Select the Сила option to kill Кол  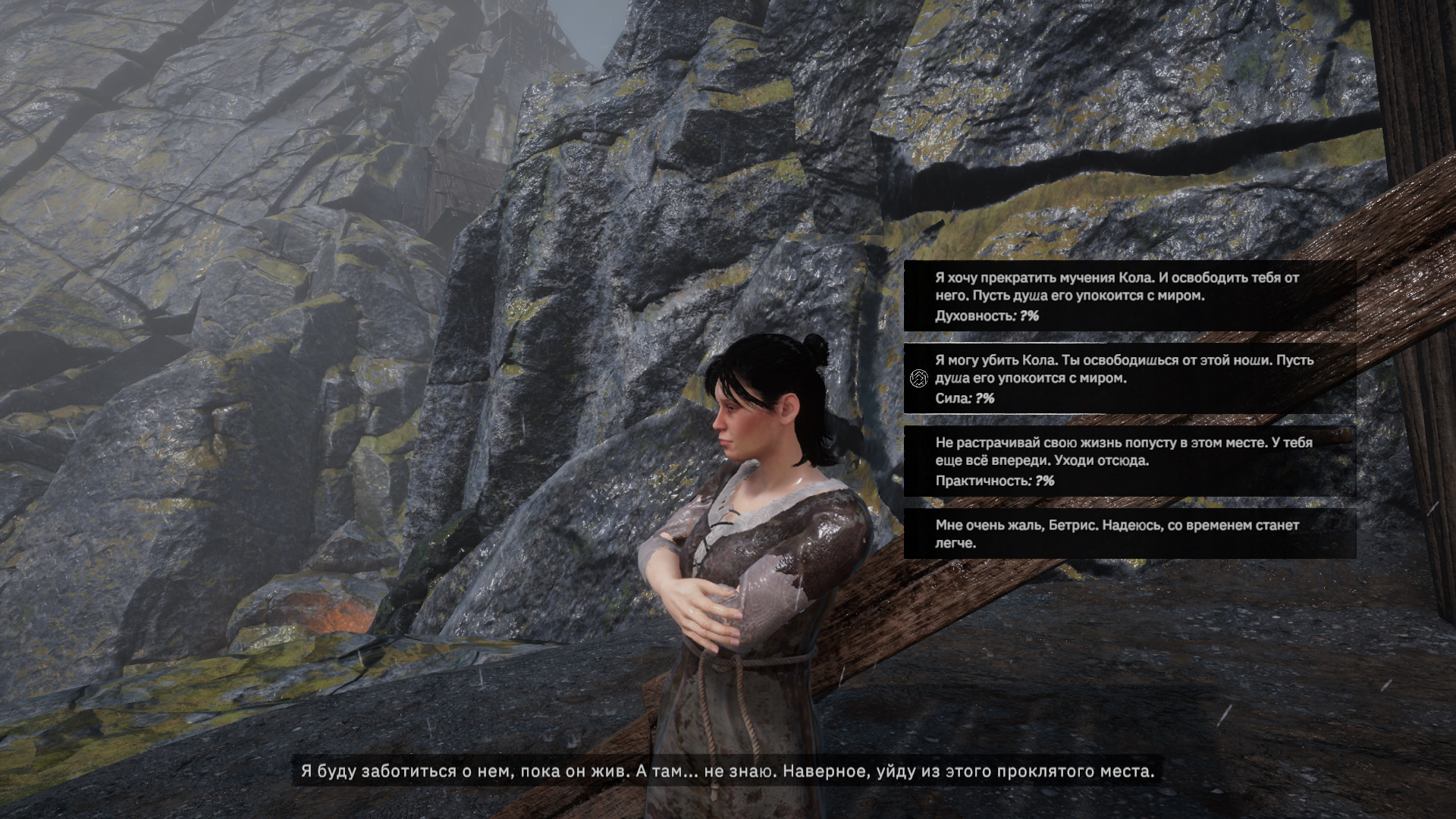coord(1128,378)
